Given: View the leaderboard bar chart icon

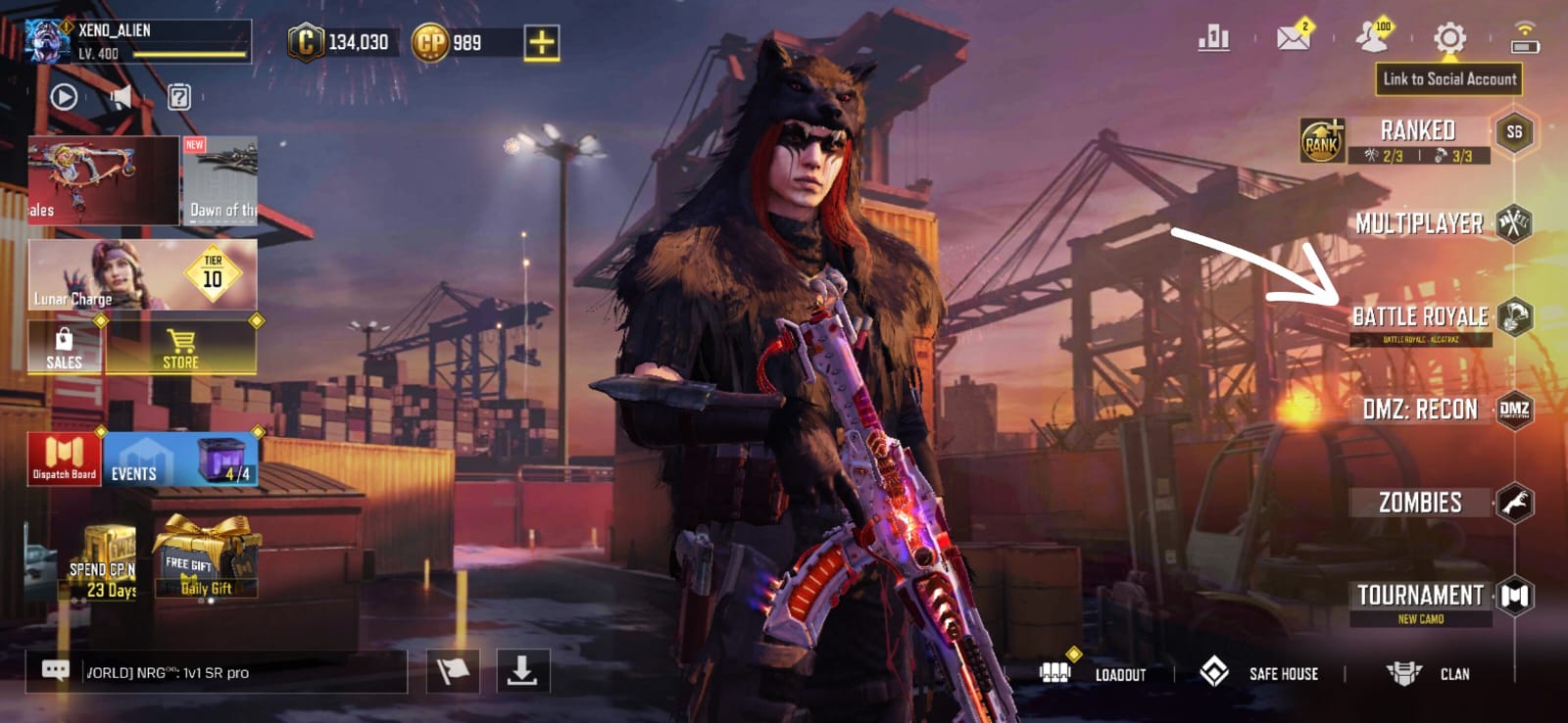Looking at the screenshot, I should 1213,38.
